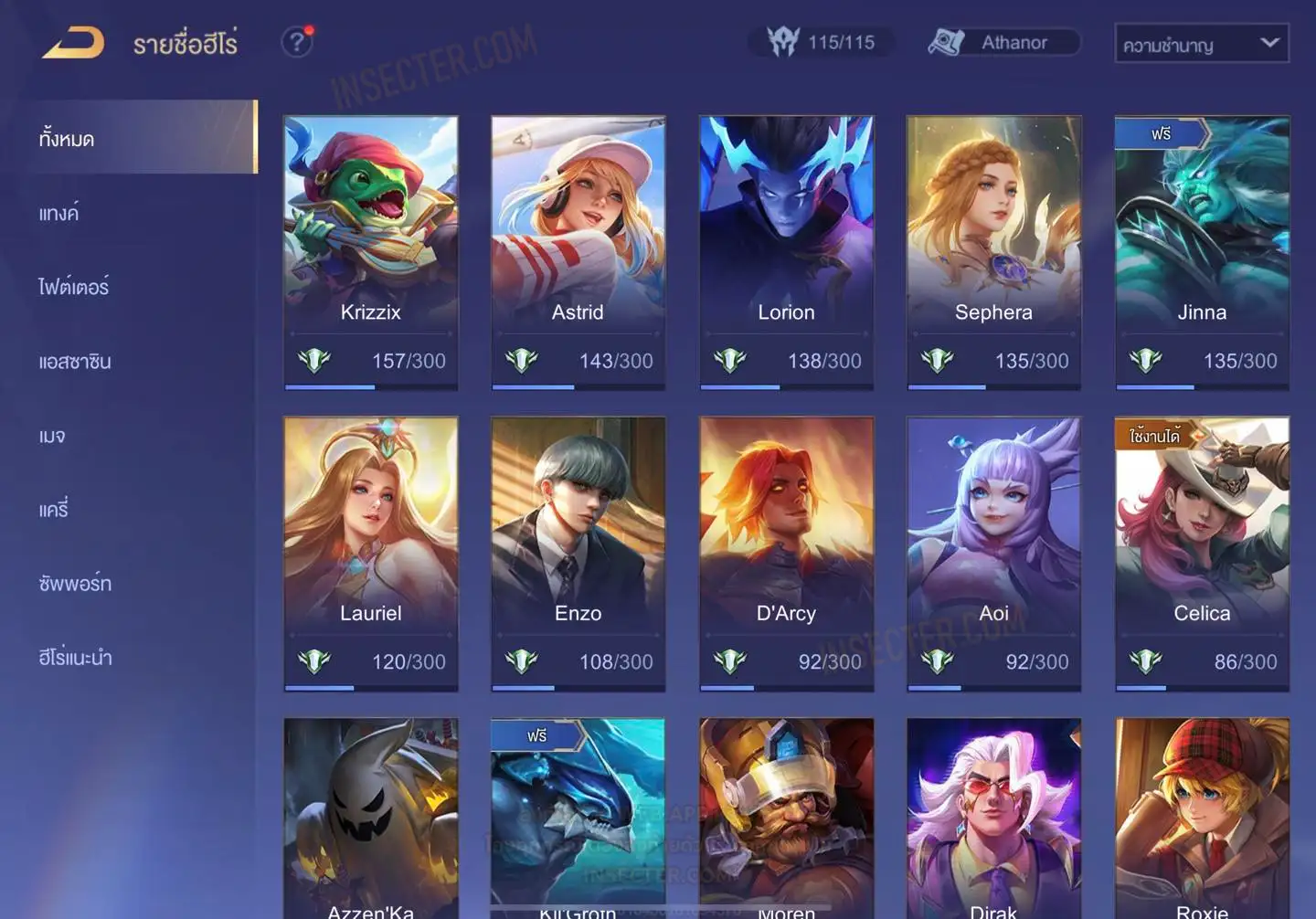
Task: Open the ความชำนาญ sort dropdown
Action: (1201, 44)
